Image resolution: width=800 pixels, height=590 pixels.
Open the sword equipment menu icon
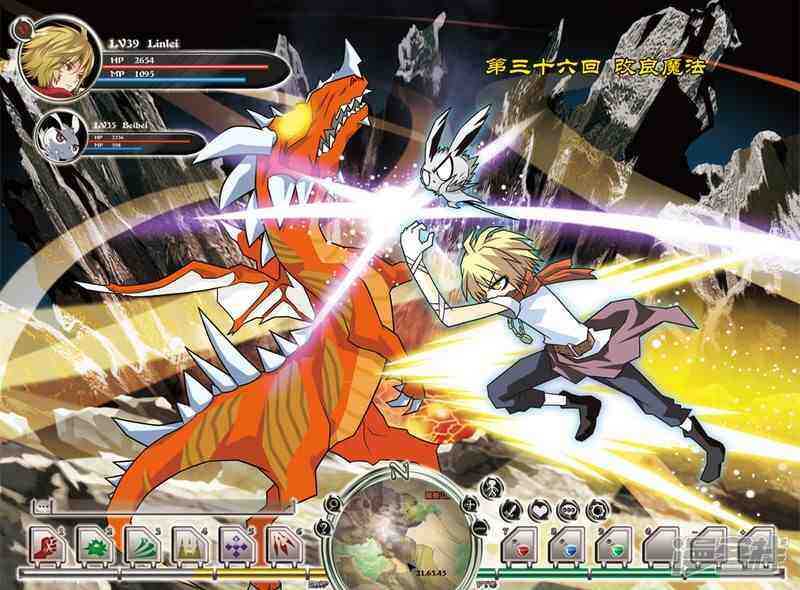click(x=512, y=509)
